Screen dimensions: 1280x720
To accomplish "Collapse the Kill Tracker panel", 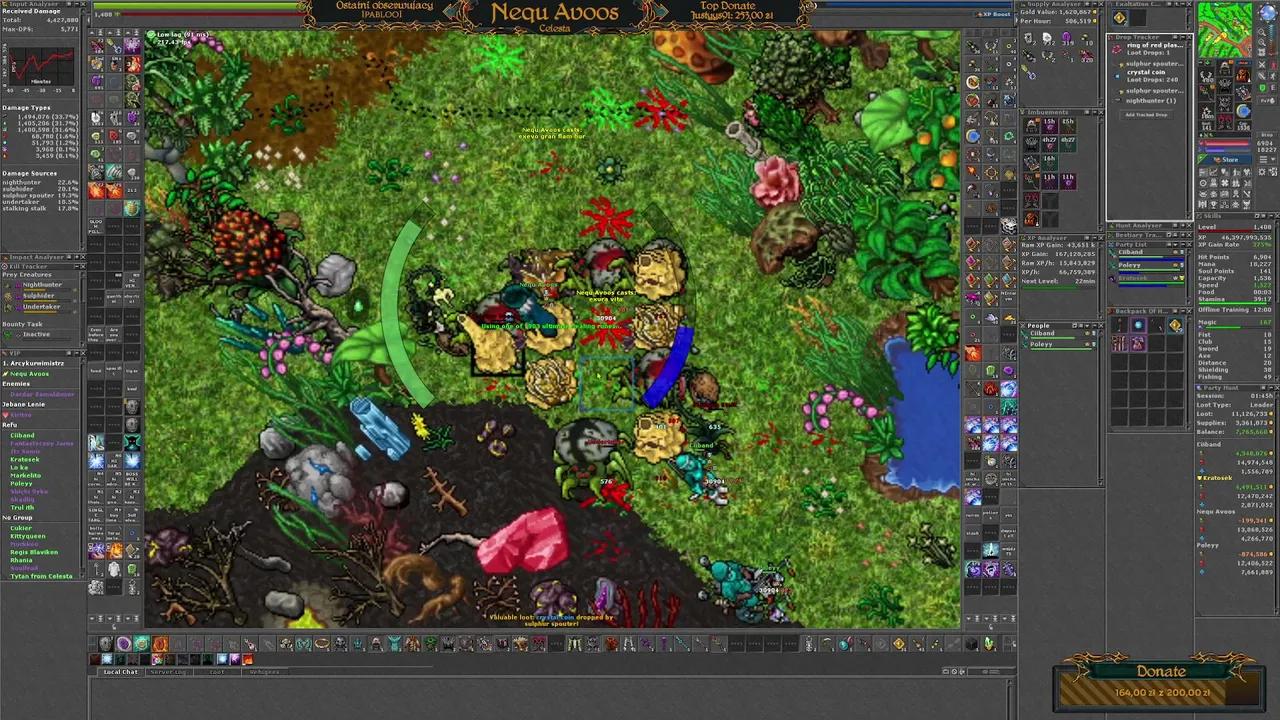I will click(x=76, y=266).
